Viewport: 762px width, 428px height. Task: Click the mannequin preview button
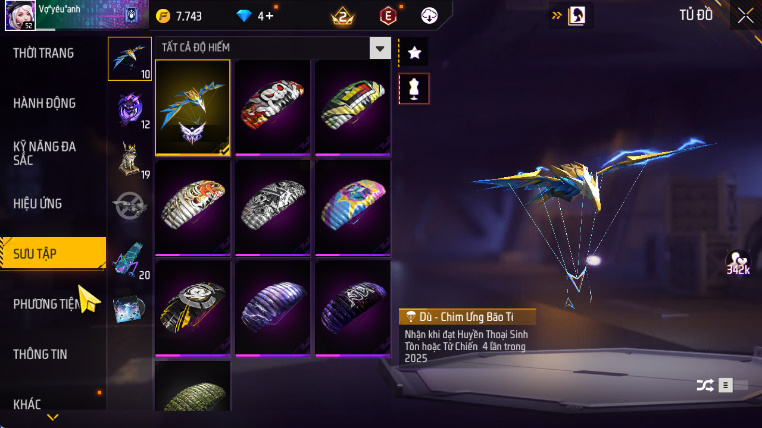(x=414, y=88)
